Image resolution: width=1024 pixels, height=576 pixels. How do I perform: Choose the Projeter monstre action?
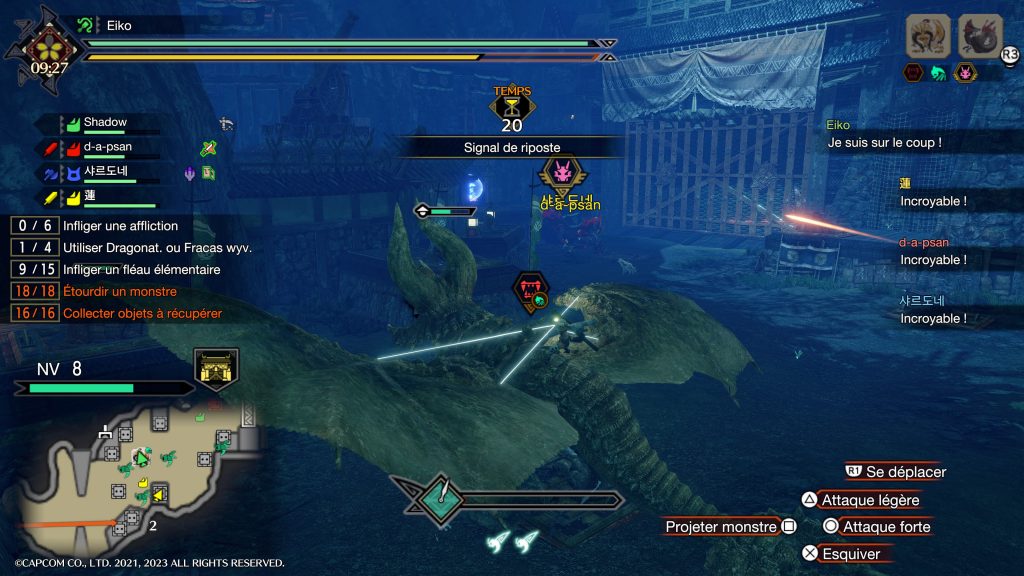pos(721,527)
